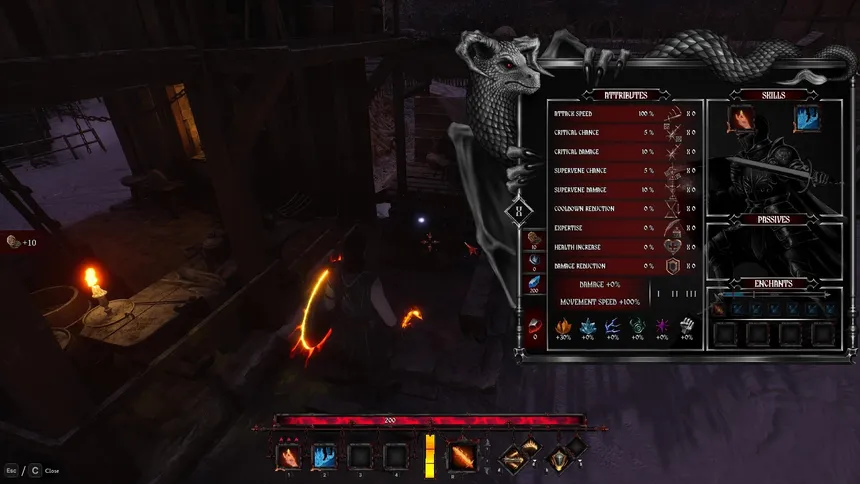Upgrade the Cooldown Reduction hourglass icon
860x484 pixels.
[x=672, y=209]
